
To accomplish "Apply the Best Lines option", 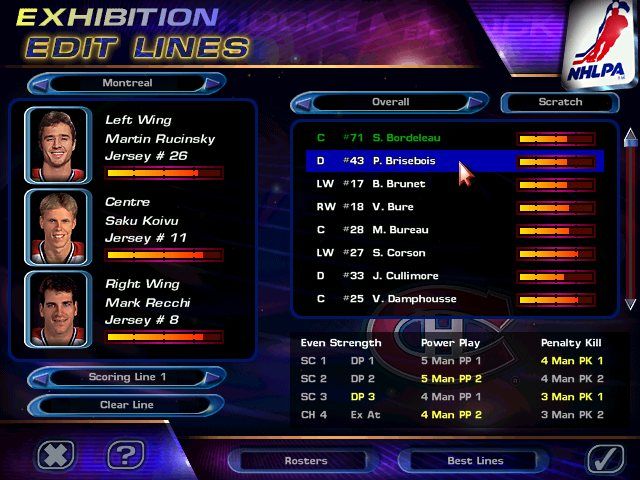I will click(476, 461).
